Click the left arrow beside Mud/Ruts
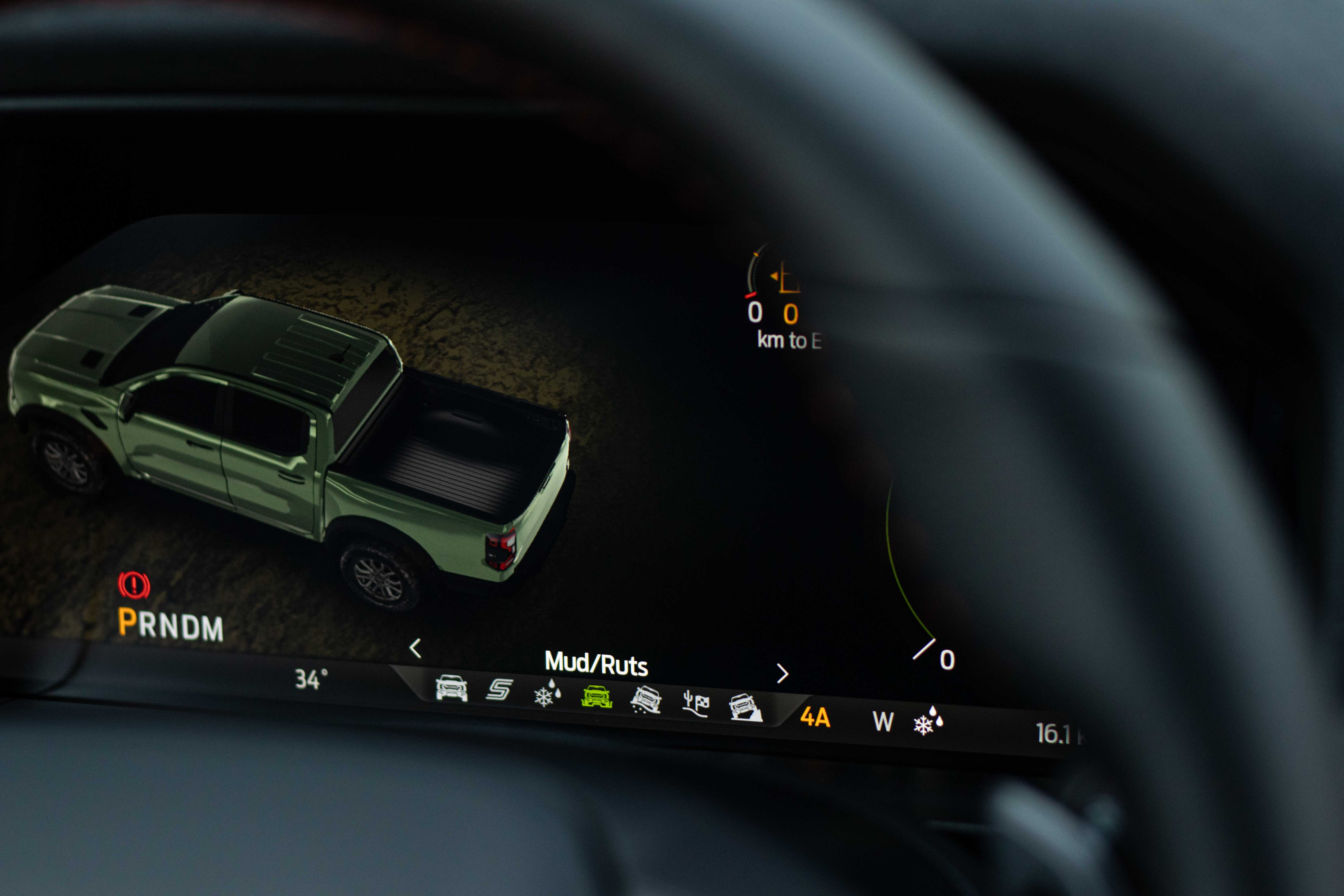 point(416,648)
